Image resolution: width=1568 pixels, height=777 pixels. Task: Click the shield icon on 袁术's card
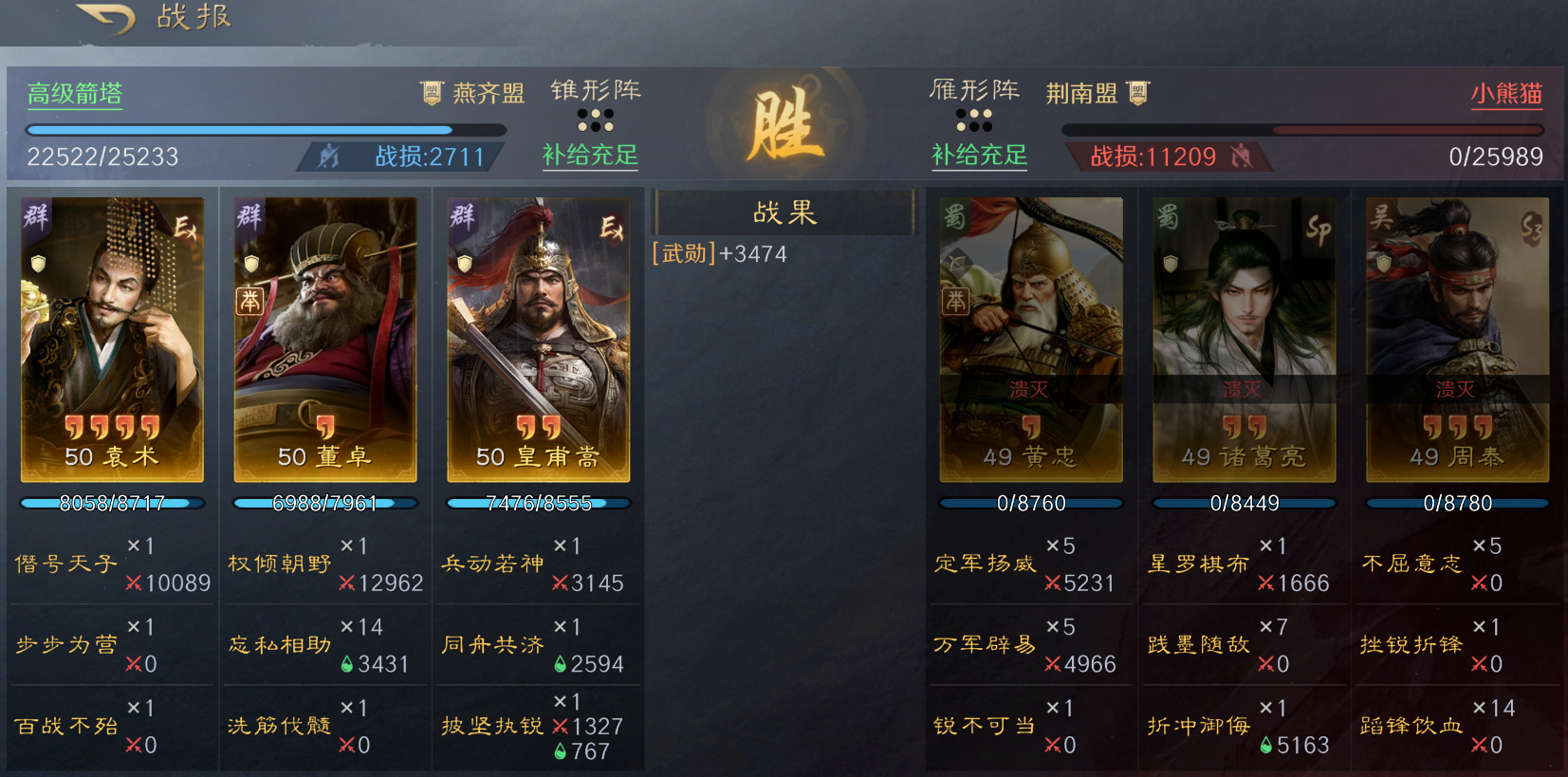tap(38, 263)
